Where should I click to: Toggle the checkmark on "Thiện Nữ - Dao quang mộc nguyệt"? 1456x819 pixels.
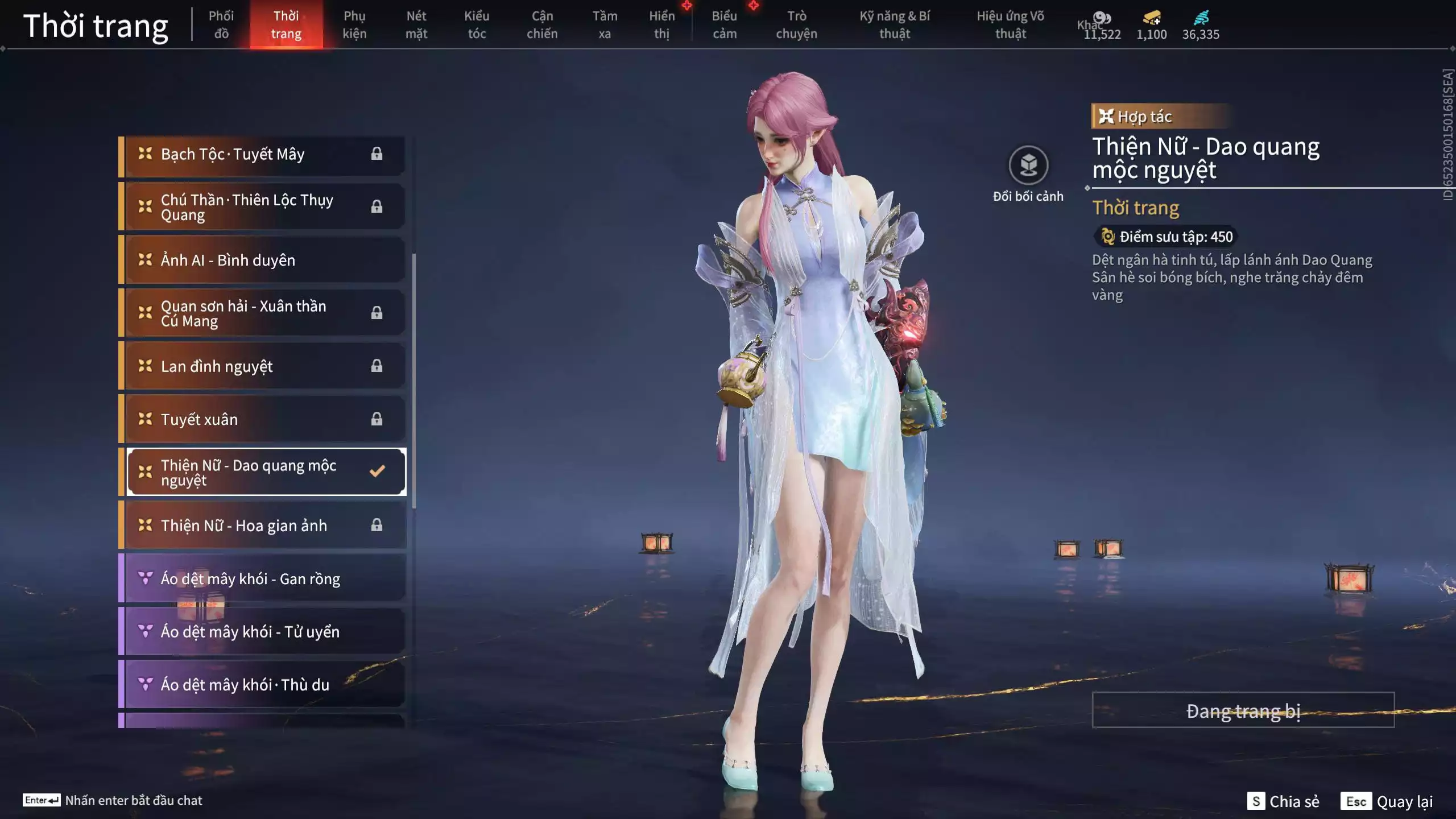coord(376,470)
